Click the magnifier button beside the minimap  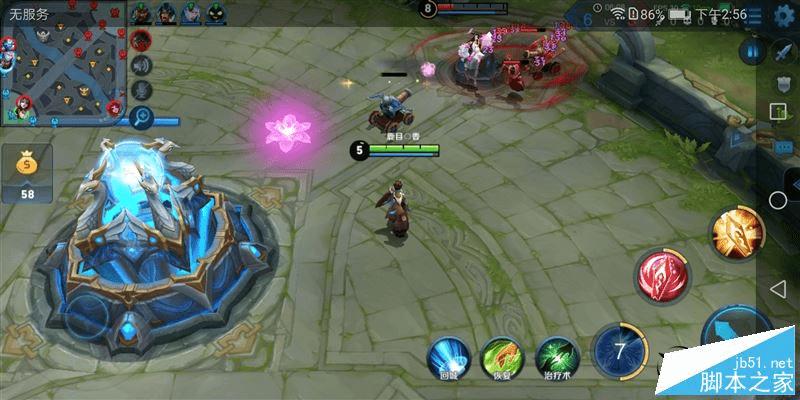pyautogui.click(x=141, y=117)
